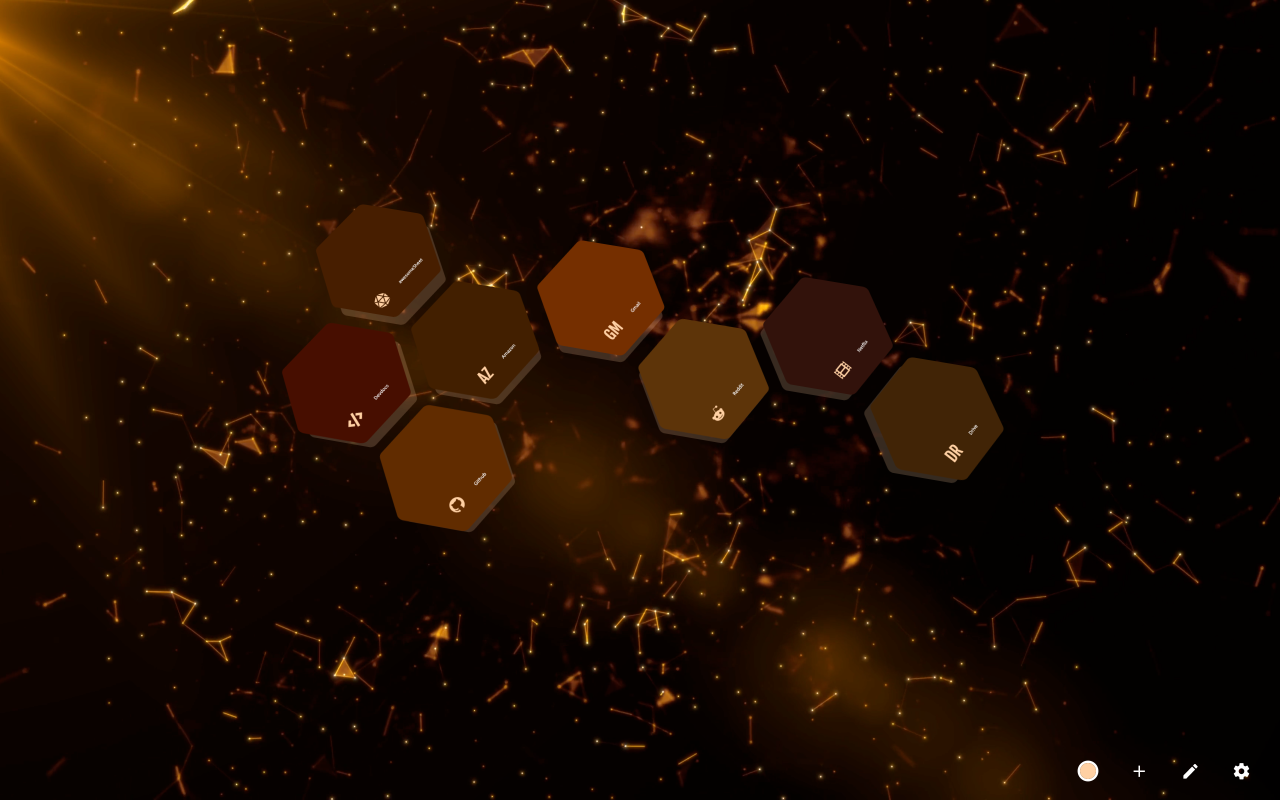Open the Drive hexagon marked DR
The height and width of the screenshot is (800, 1280).
coord(935,420)
